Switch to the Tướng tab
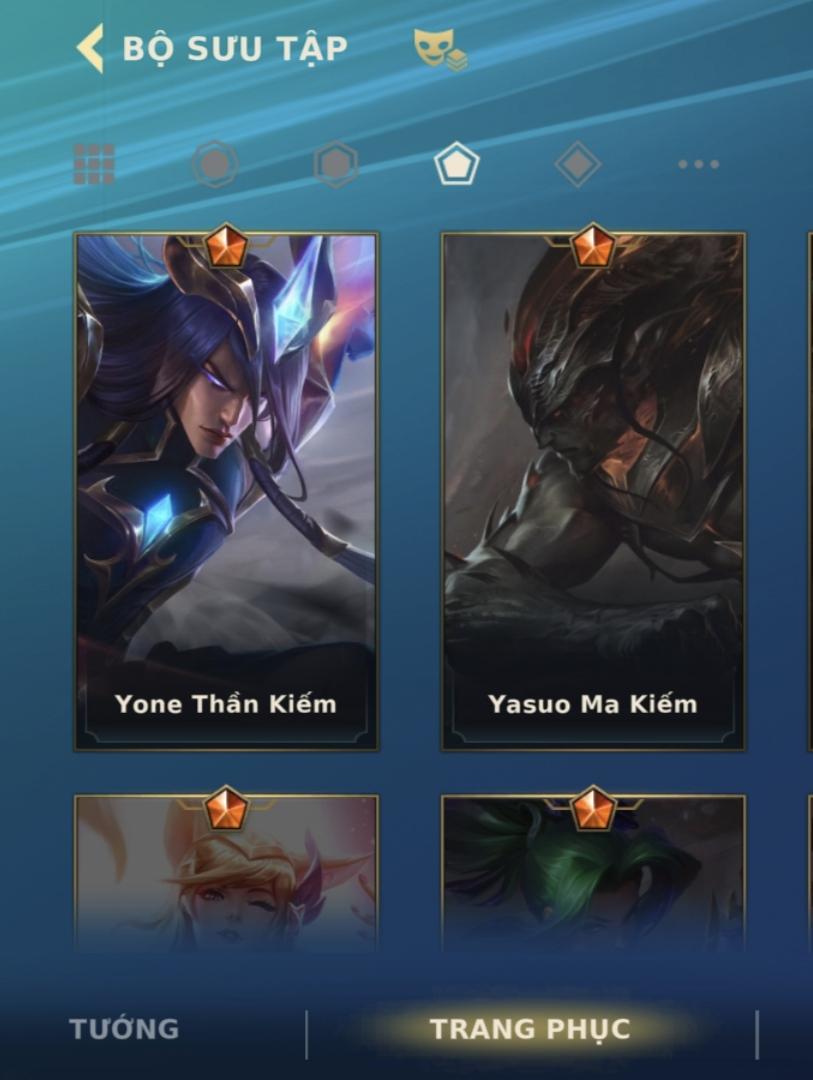Image resolution: width=813 pixels, height=1080 pixels. pyautogui.click(x=124, y=1029)
